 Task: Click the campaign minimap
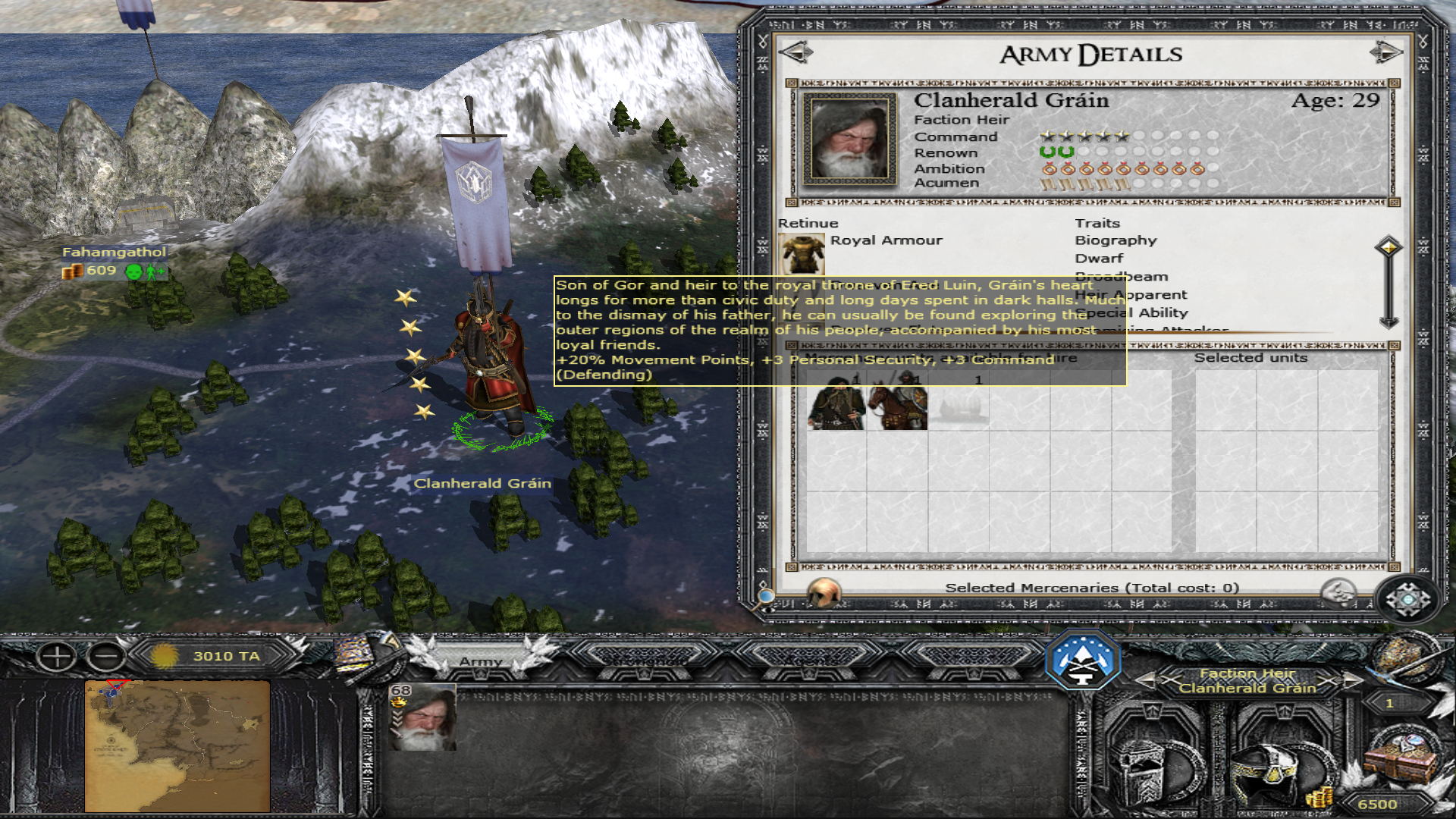point(177,745)
